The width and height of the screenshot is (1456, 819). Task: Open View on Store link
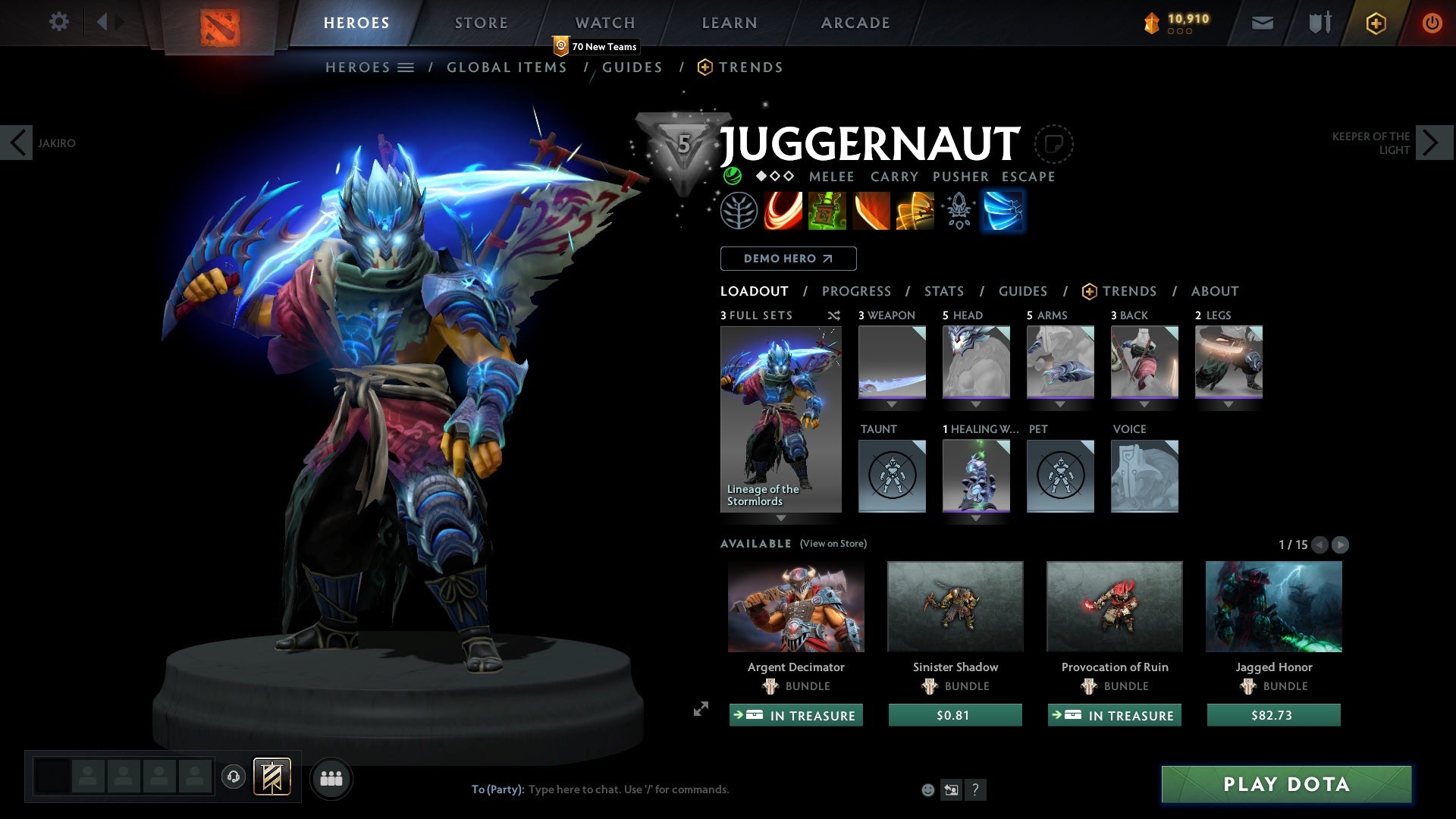pyautogui.click(x=833, y=544)
